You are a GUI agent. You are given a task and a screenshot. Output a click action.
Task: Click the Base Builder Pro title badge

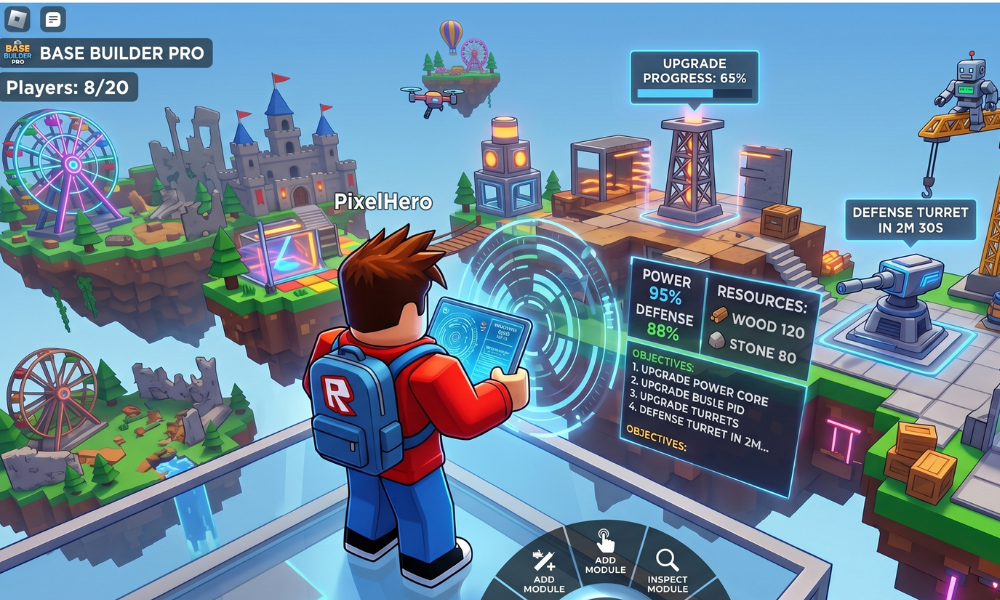click(x=106, y=52)
